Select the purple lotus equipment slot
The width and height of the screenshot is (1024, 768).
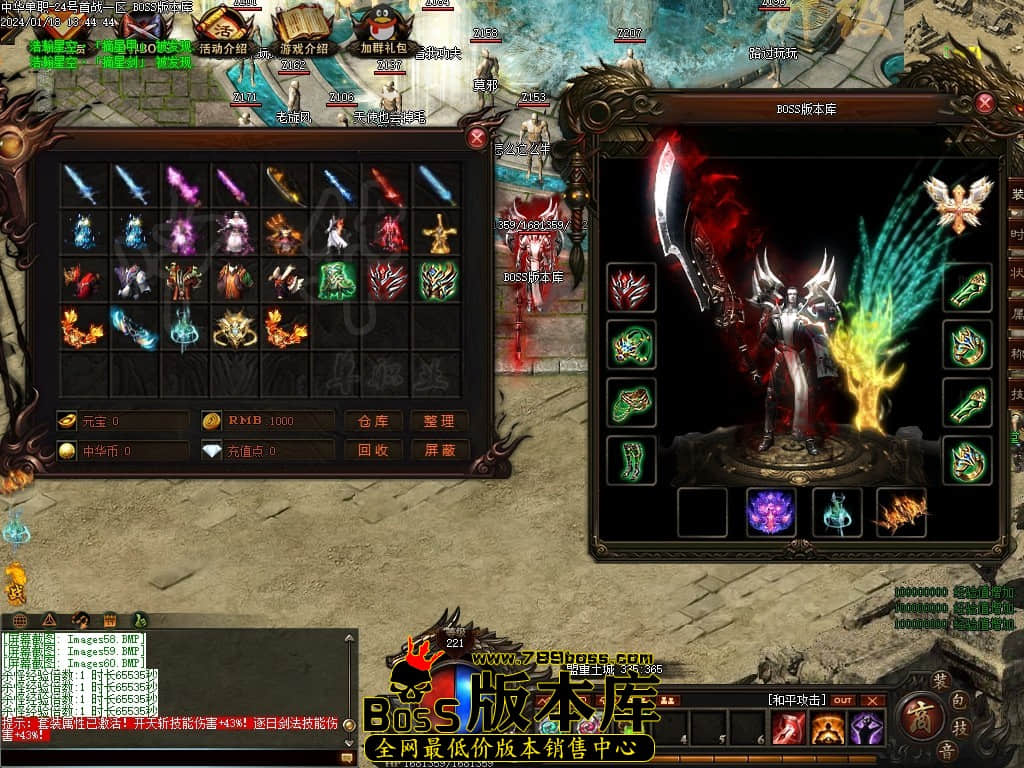point(771,512)
